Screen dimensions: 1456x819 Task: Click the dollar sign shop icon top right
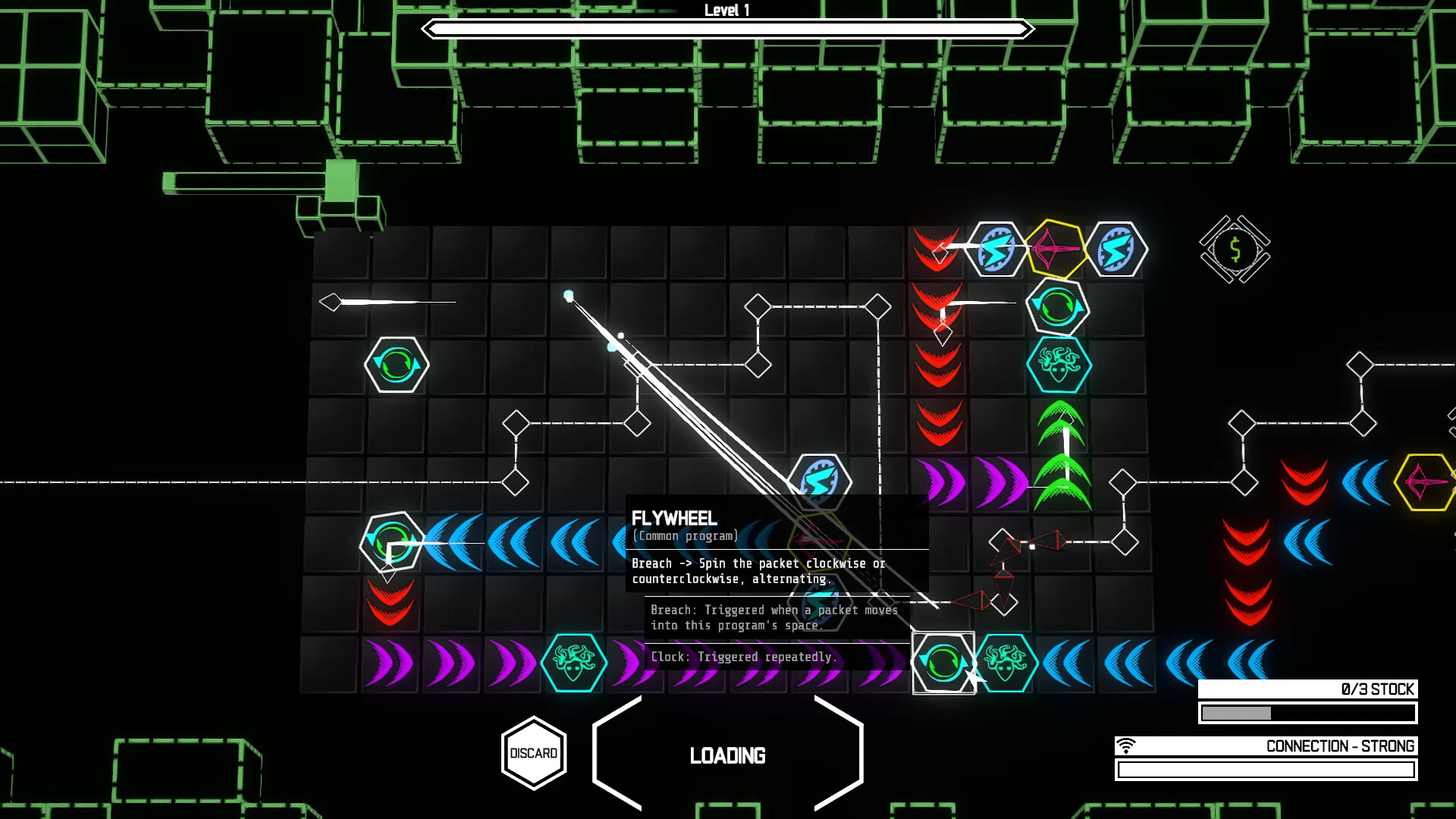(x=1234, y=248)
